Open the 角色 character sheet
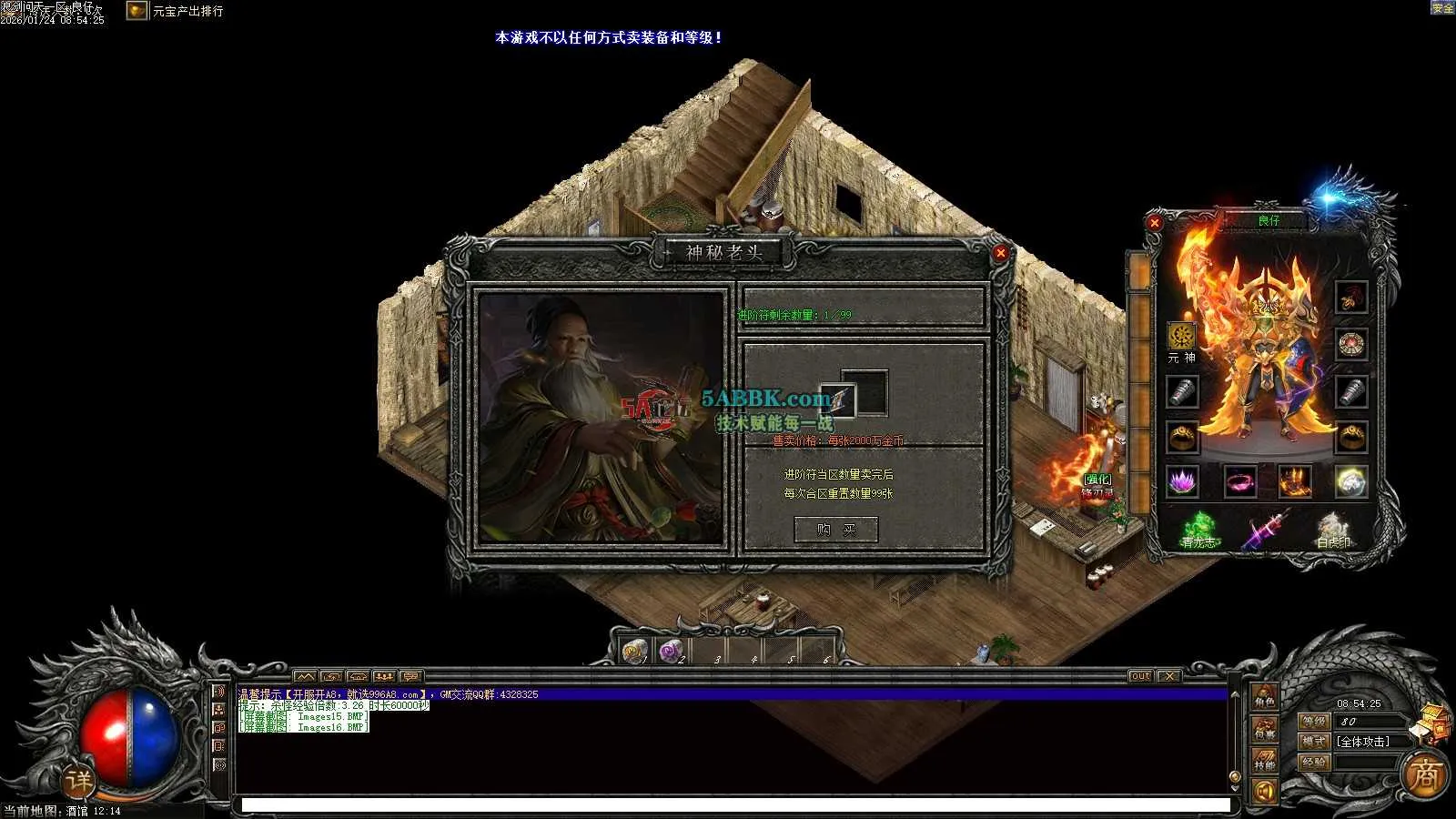 [1264, 698]
